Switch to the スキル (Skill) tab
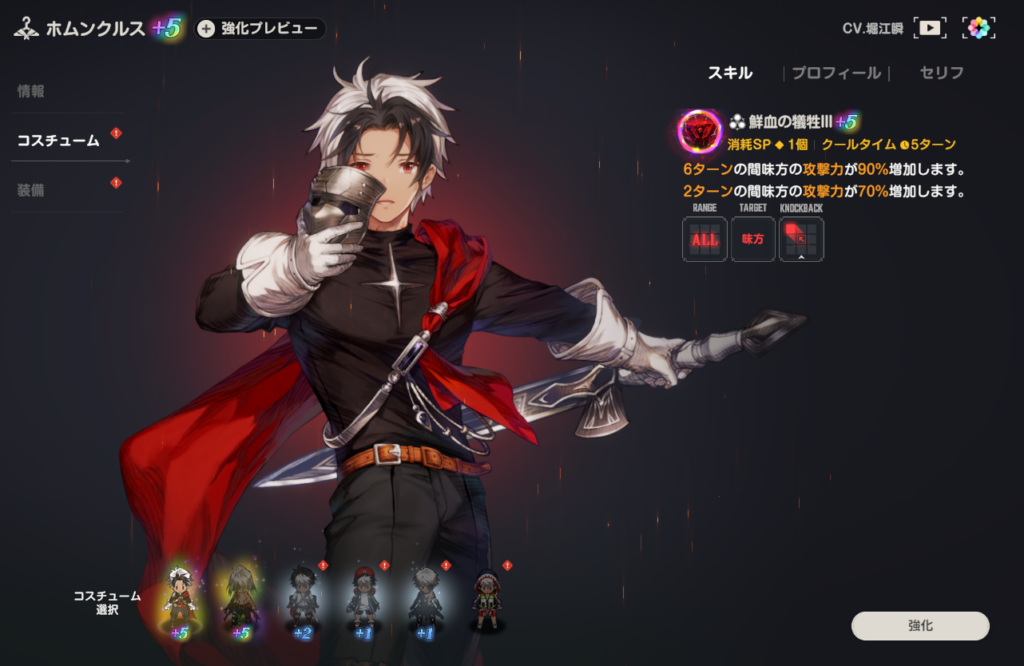This screenshot has height=666, width=1024. click(x=730, y=73)
